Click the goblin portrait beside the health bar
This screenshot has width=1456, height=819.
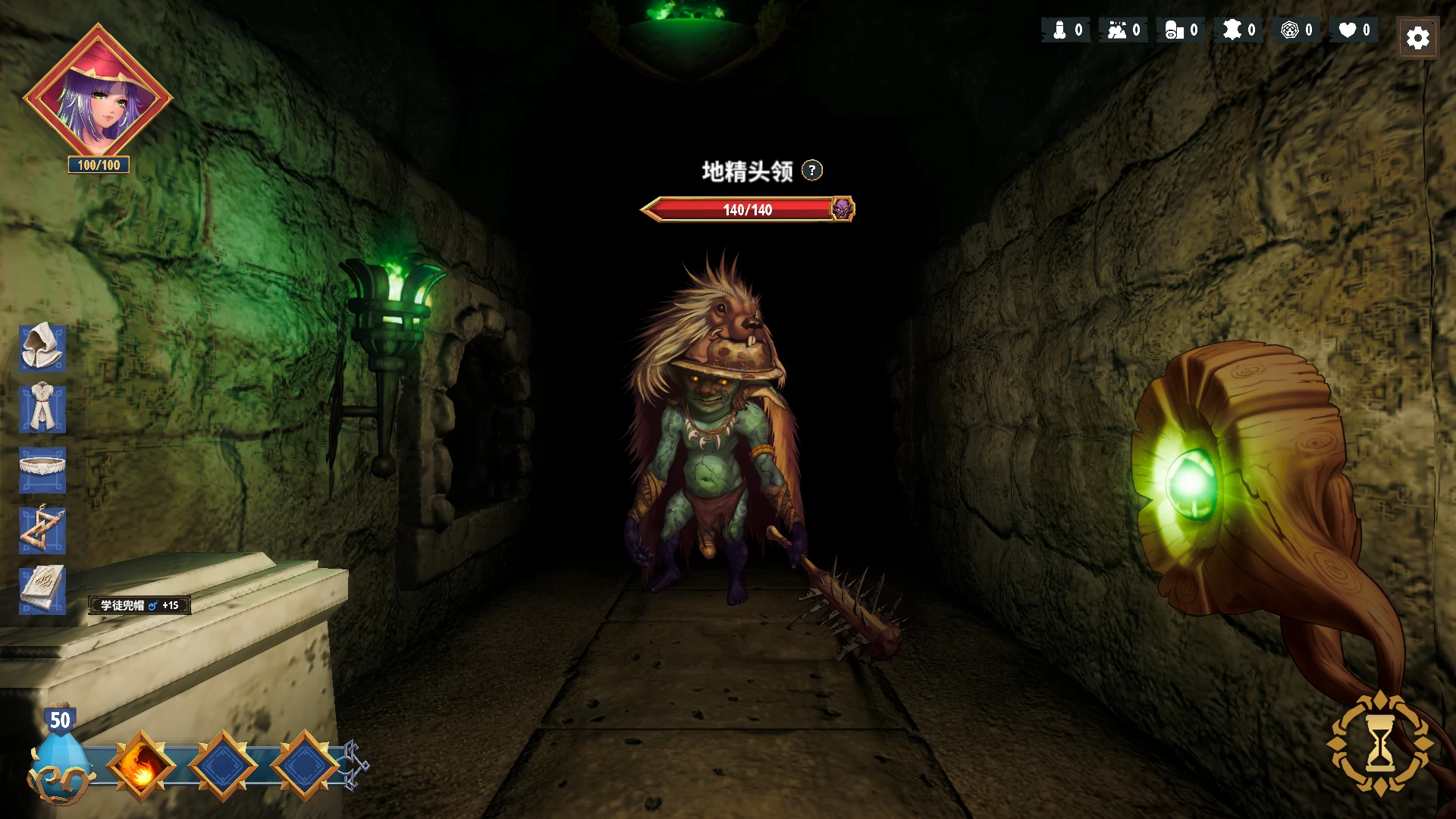(844, 209)
